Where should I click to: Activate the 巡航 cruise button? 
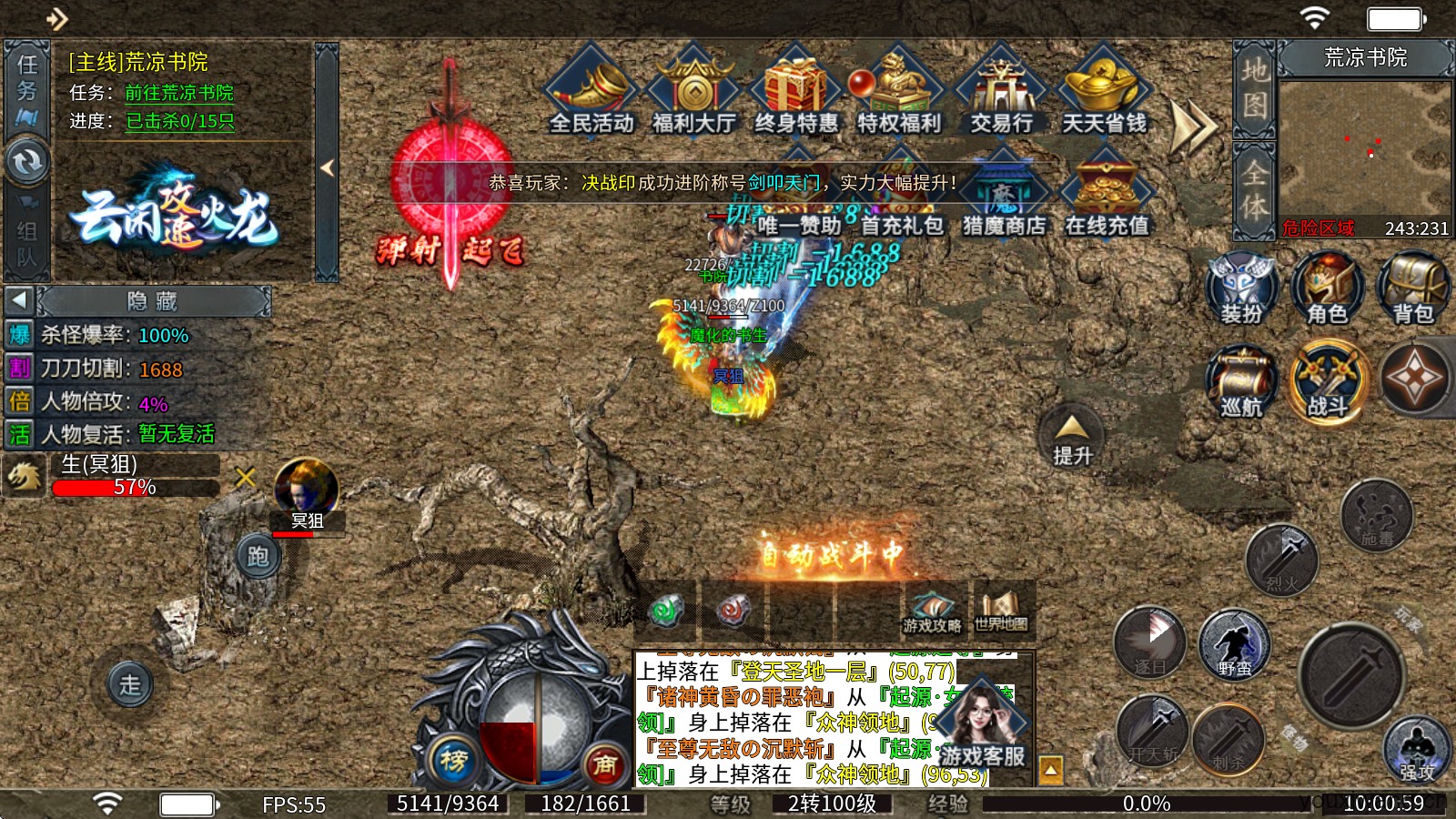[1241, 382]
